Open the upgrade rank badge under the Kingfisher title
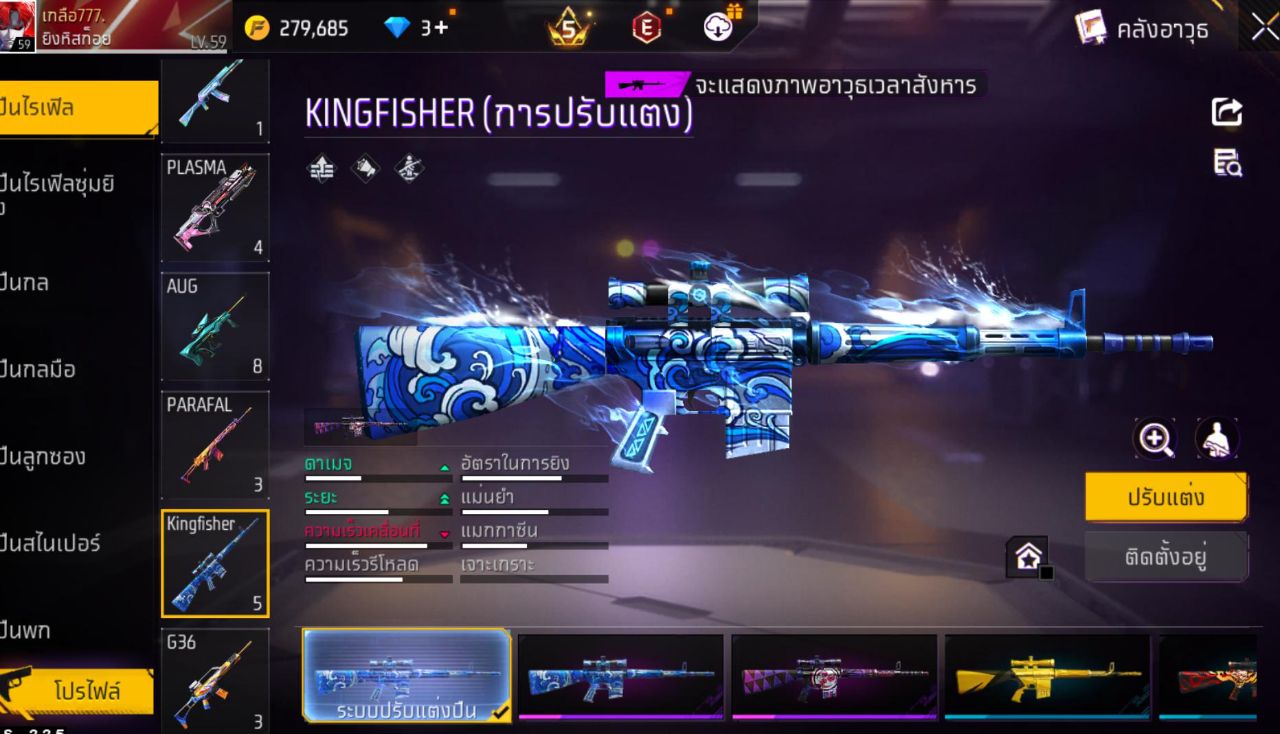1280x734 pixels. point(321,167)
